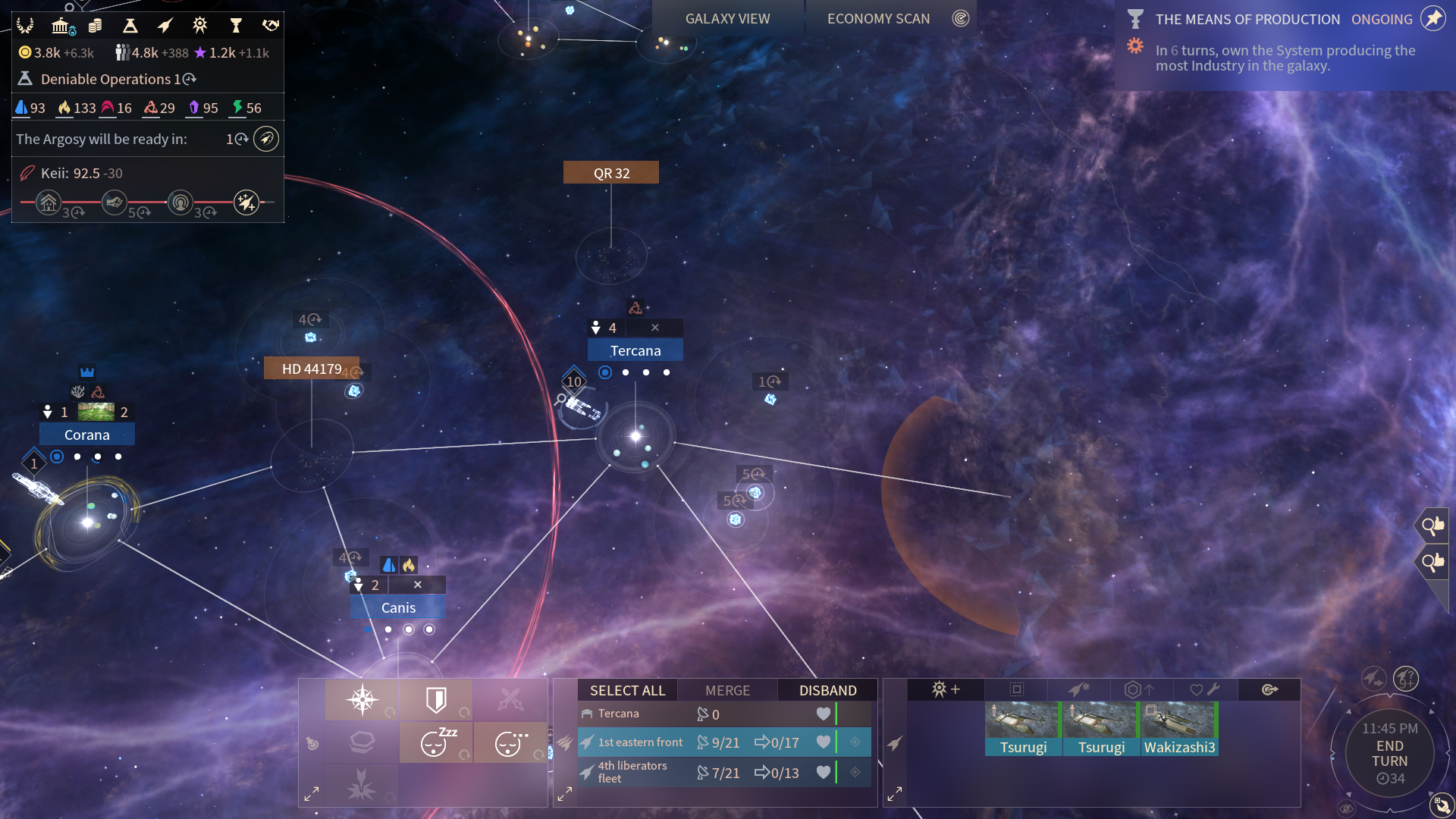Select the Canis system label
Image resolution: width=1456 pixels, height=819 pixels.
pos(398,607)
